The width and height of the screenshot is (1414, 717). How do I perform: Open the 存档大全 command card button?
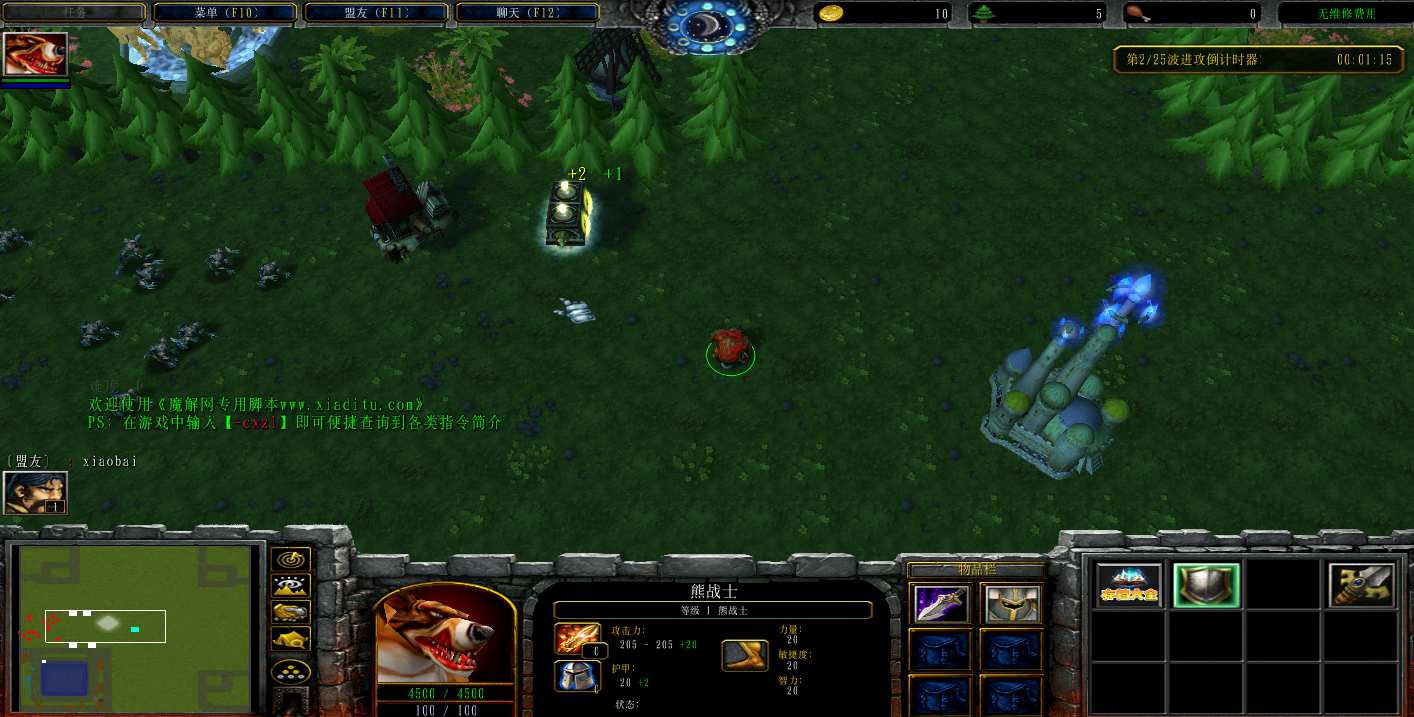click(x=1129, y=586)
